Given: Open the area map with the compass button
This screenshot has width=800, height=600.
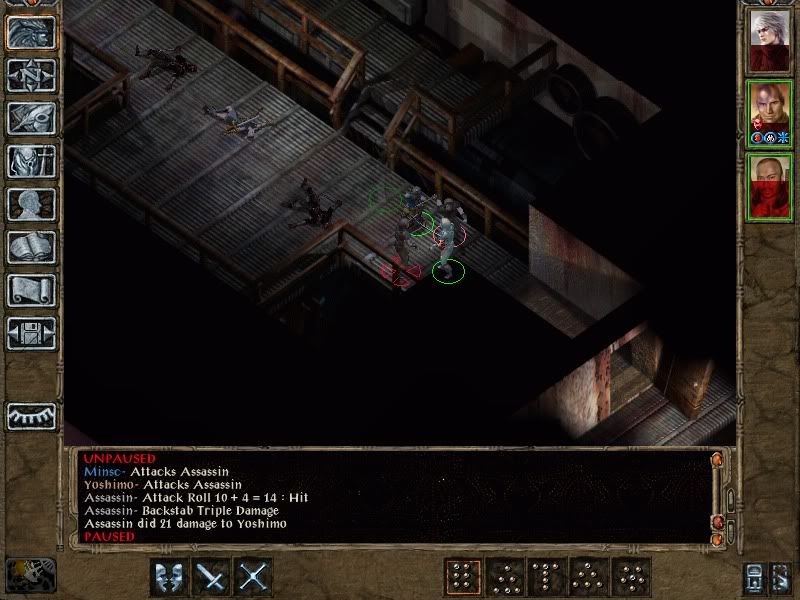Looking at the screenshot, I should tap(31, 75).
